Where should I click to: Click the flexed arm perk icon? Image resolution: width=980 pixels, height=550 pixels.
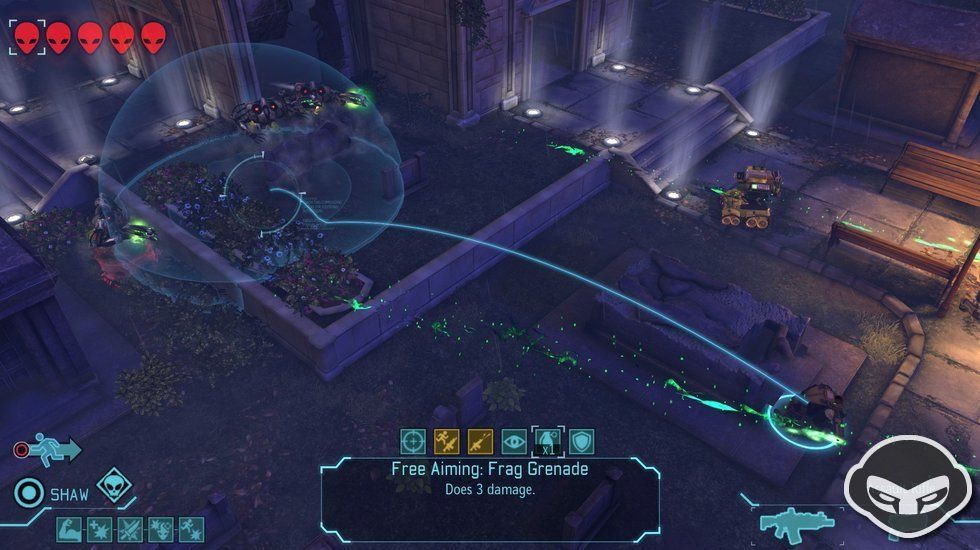(x=69, y=528)
